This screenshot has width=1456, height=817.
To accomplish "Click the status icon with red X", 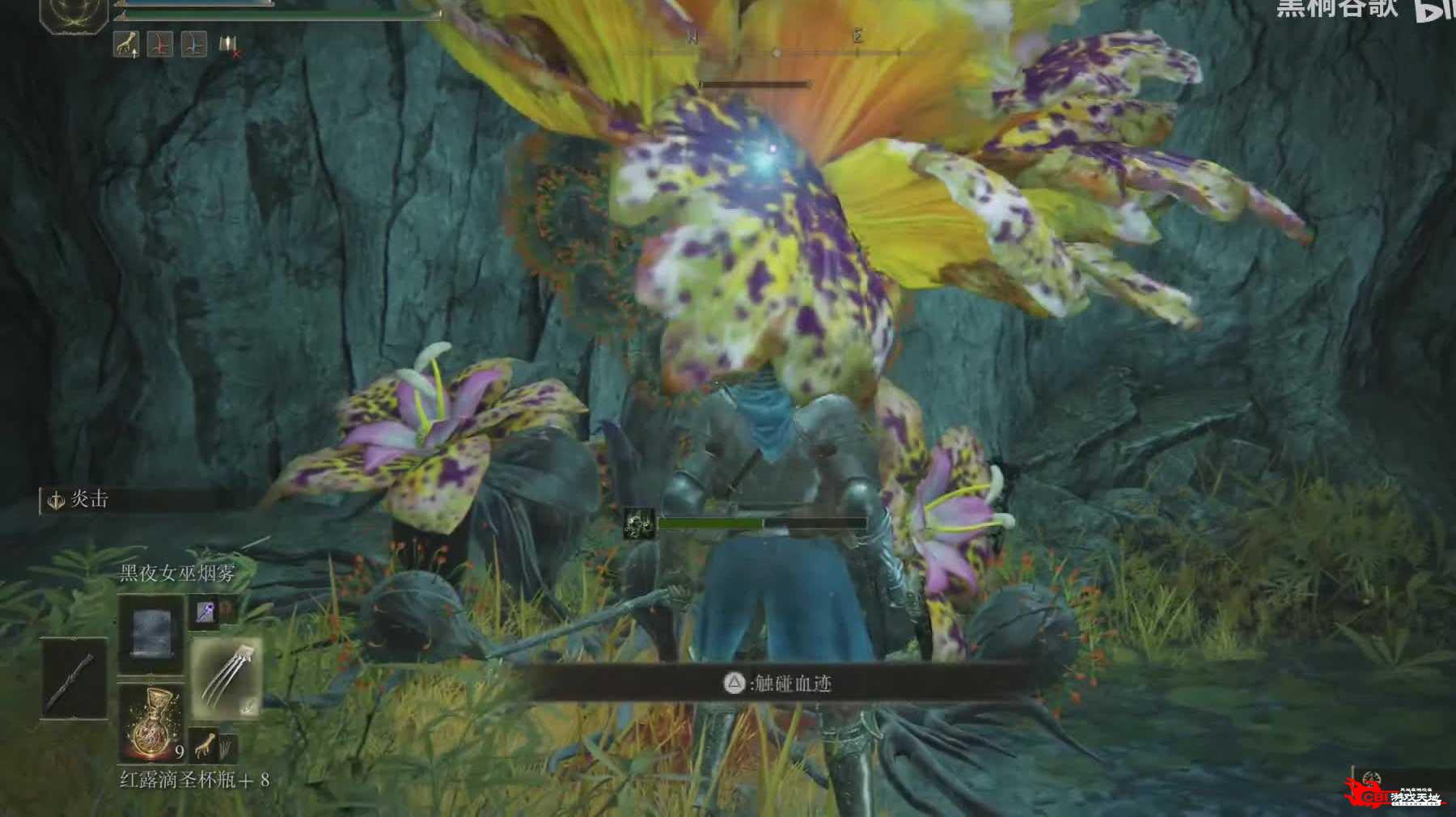I will [229, 46].
